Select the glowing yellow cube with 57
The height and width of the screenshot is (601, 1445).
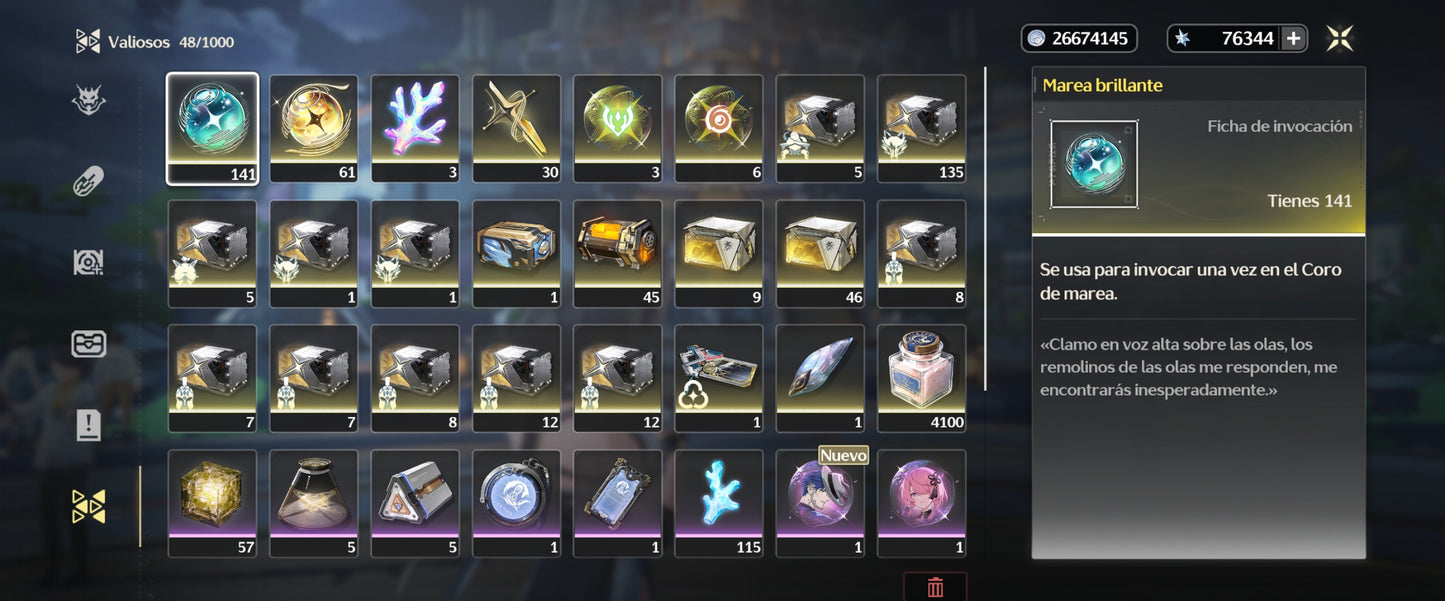click(212, 502)
